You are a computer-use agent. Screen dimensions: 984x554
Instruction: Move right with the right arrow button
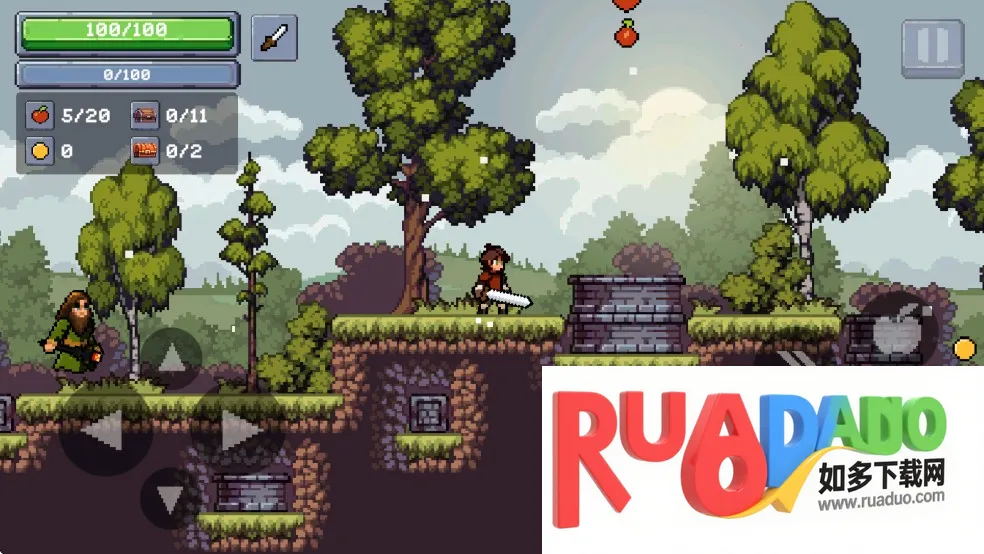pyautogui.click(x=238, y=431)
